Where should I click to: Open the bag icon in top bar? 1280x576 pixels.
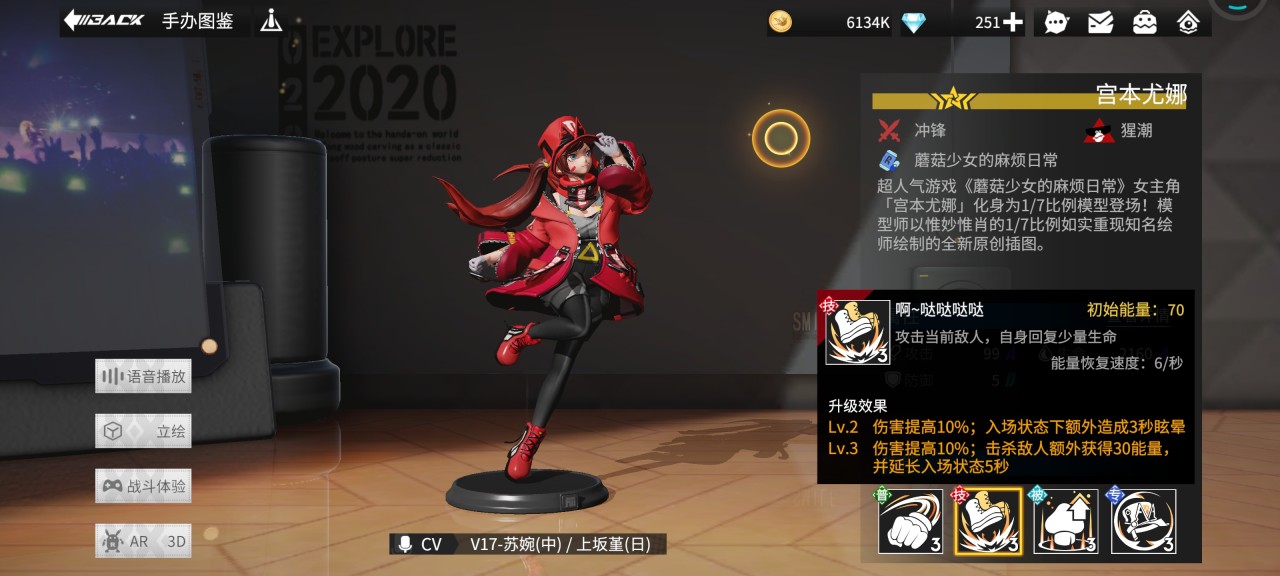tap(1144, 22)
